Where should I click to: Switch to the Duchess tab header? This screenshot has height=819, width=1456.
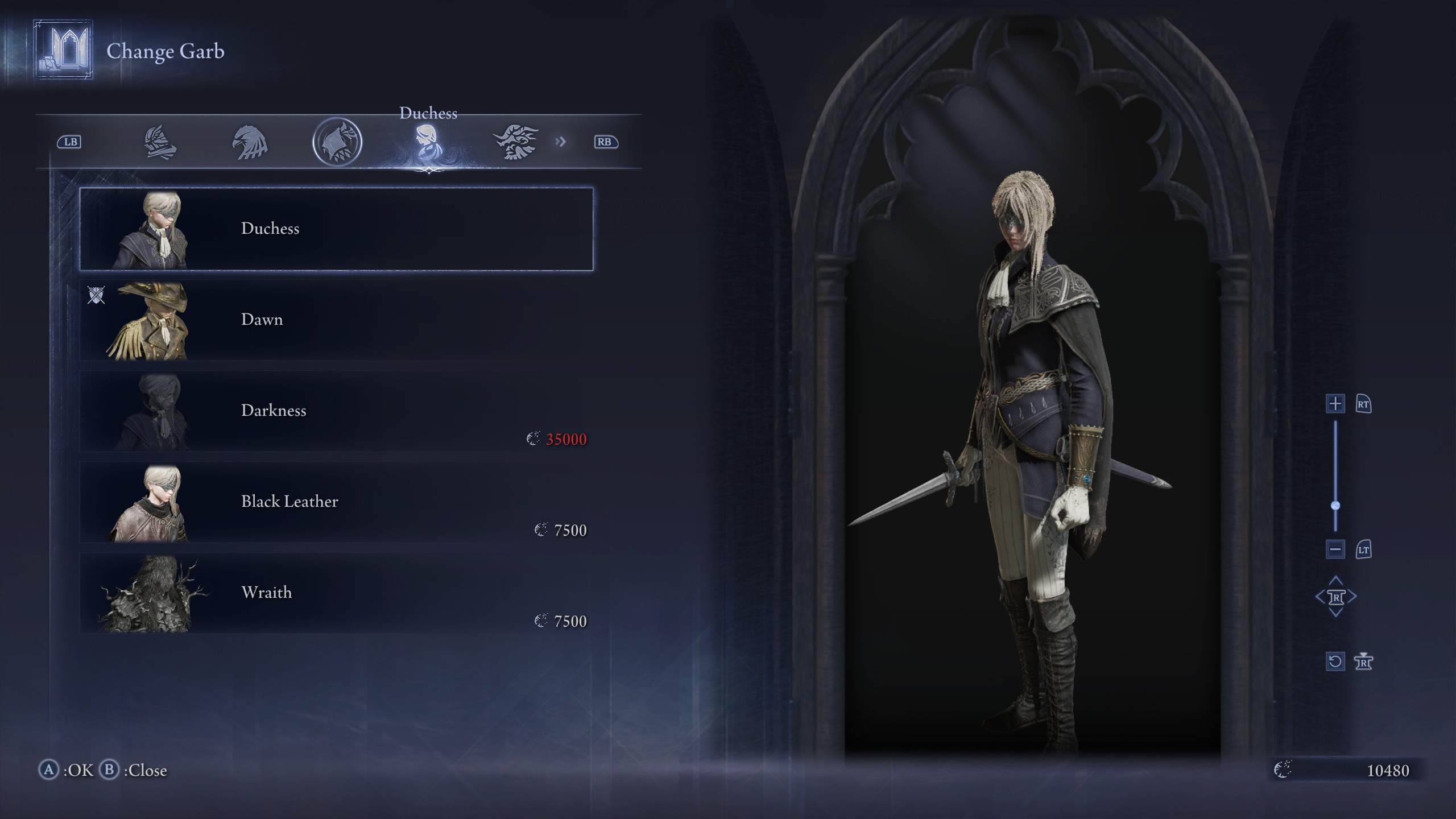click(x=429, y=113)
